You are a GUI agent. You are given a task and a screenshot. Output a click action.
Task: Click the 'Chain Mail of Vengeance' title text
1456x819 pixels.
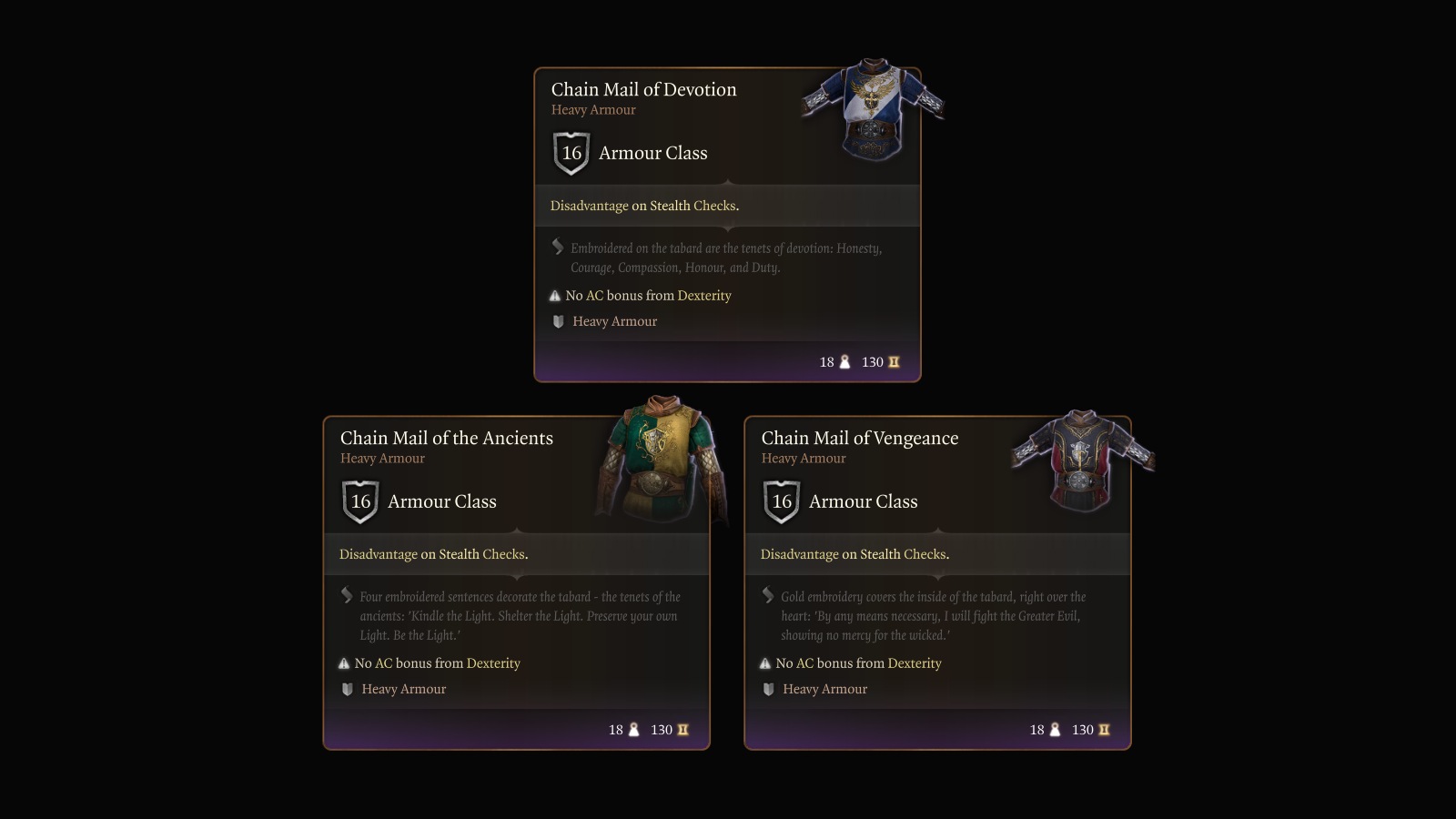[860, 438]
